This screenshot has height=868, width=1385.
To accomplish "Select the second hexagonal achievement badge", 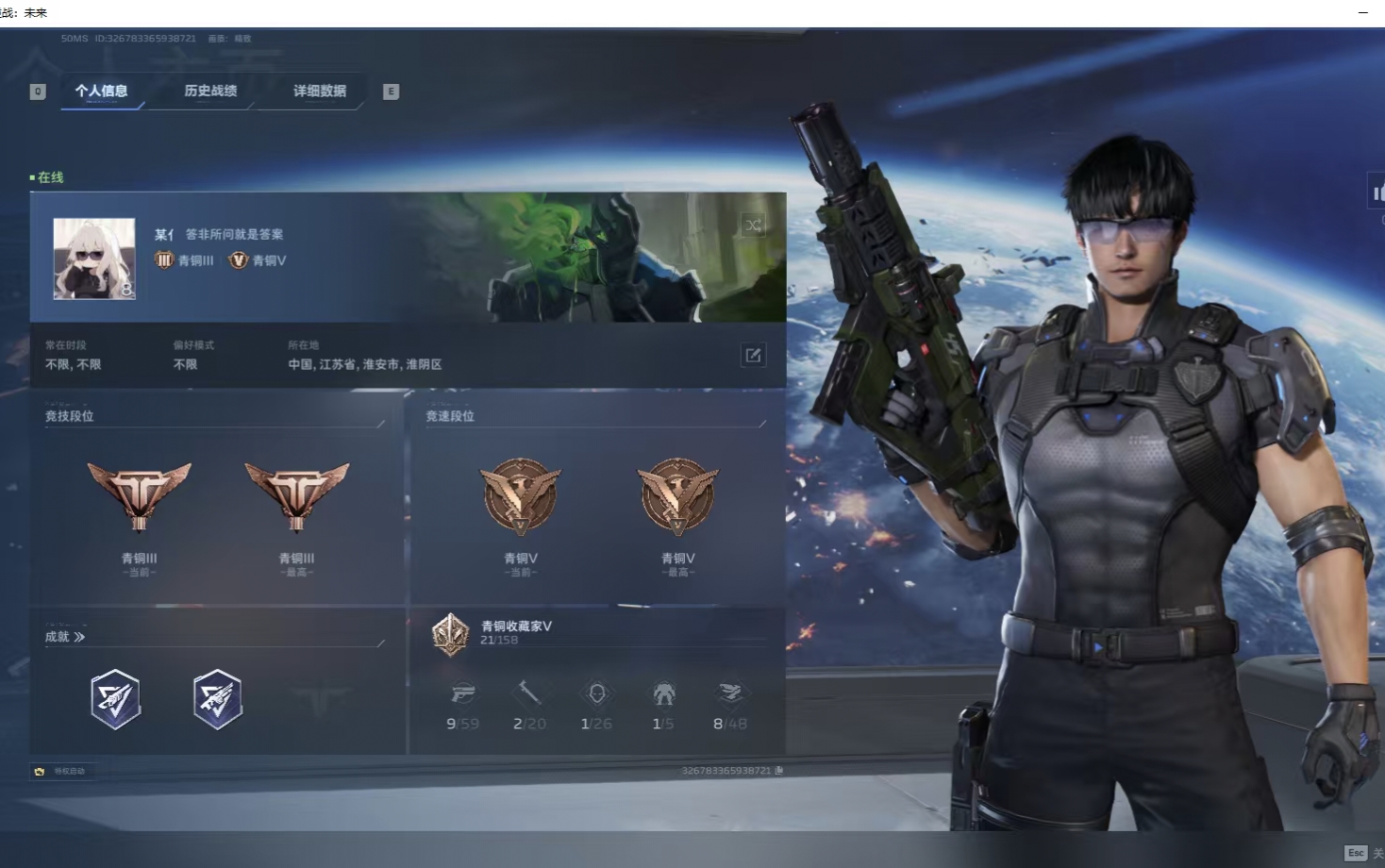I will (x=218, y=699).
